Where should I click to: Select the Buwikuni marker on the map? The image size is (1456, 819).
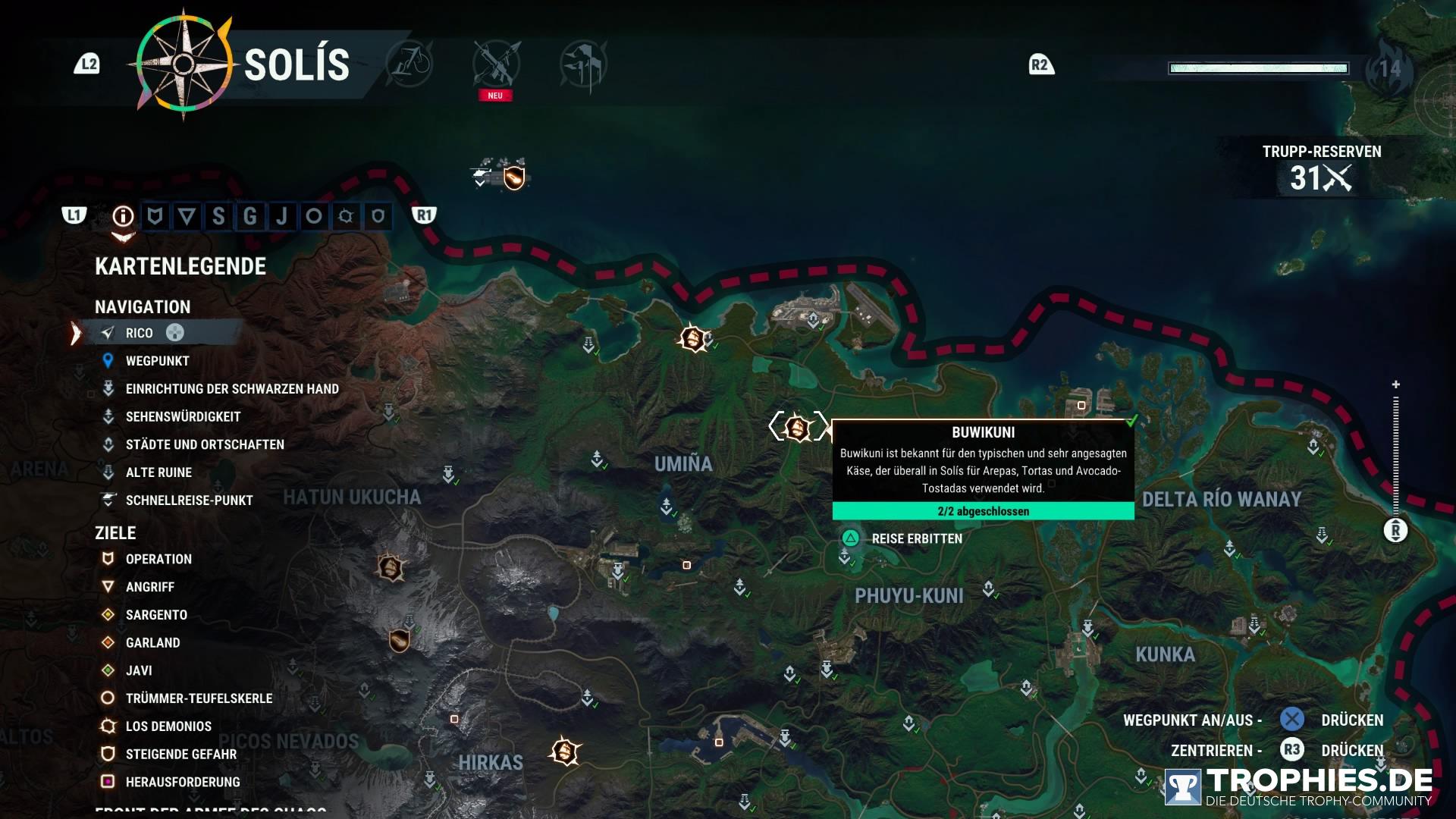797,428
